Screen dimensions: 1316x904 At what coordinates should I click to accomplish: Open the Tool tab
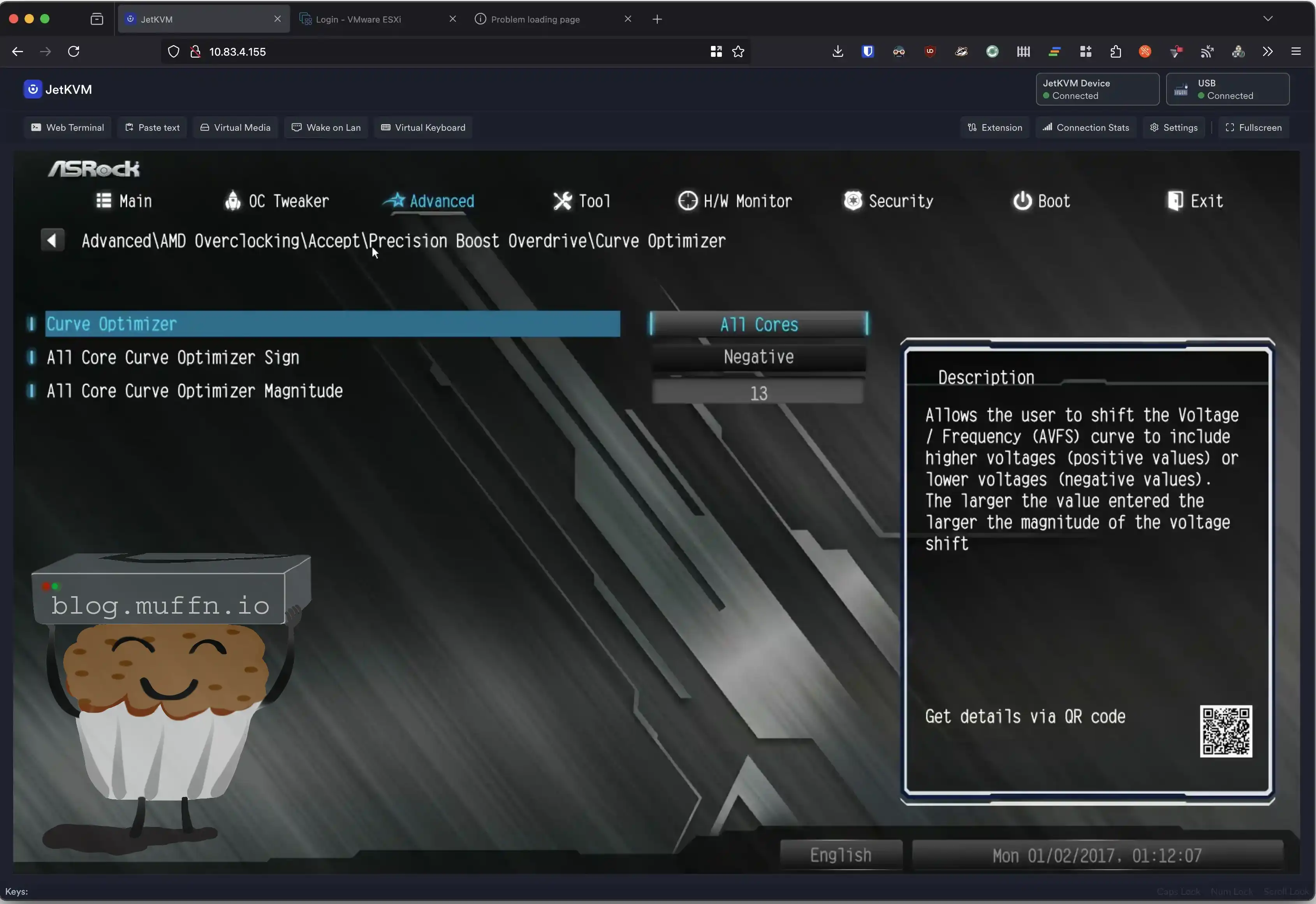(581, 201)
